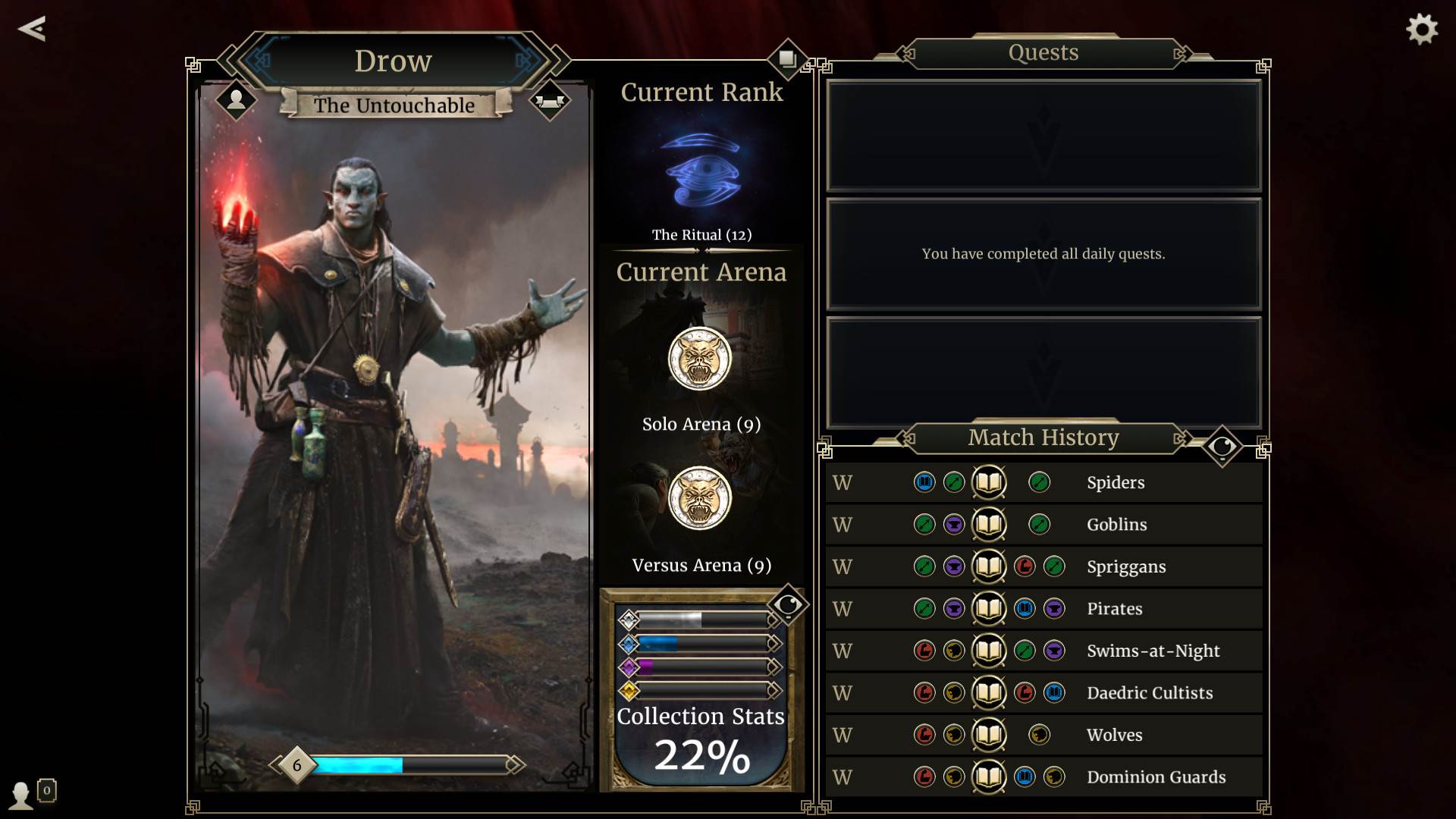Go back using the arrow button
The image size is (1456, 819).
tap(32, 29)
